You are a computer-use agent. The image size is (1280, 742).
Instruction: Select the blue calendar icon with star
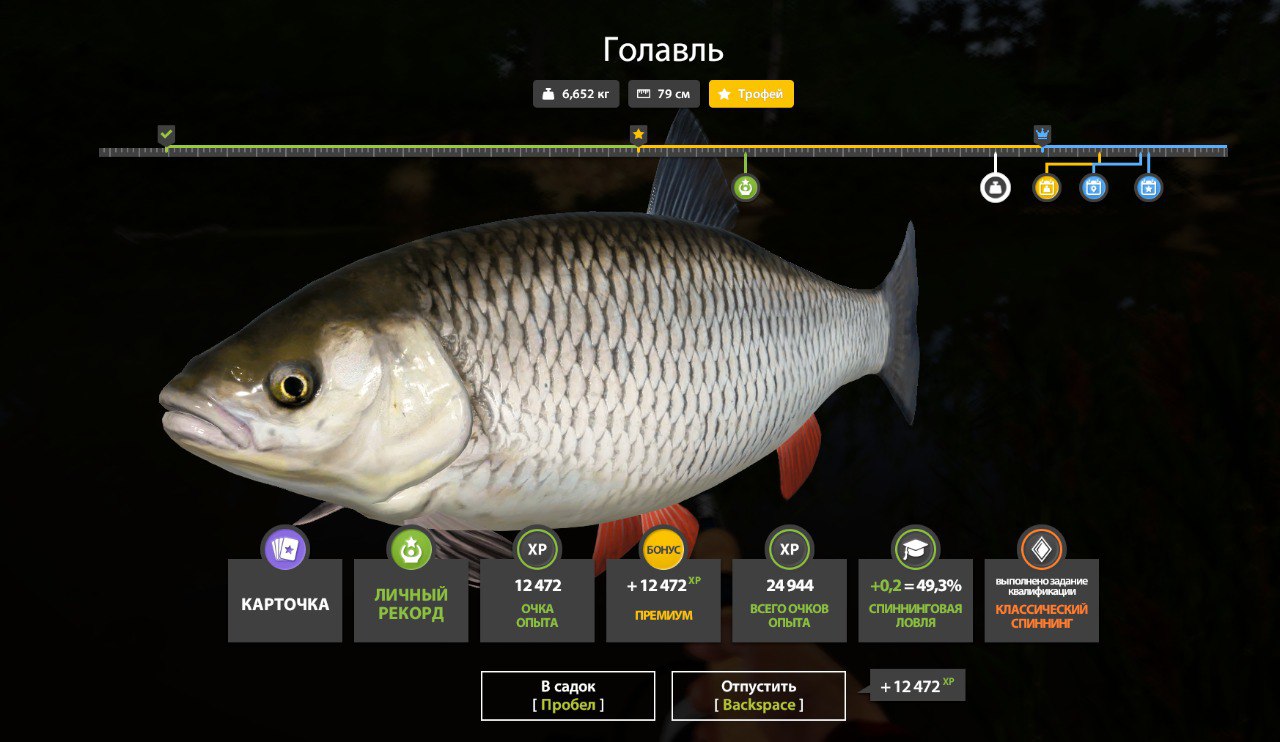(1149, 187)
